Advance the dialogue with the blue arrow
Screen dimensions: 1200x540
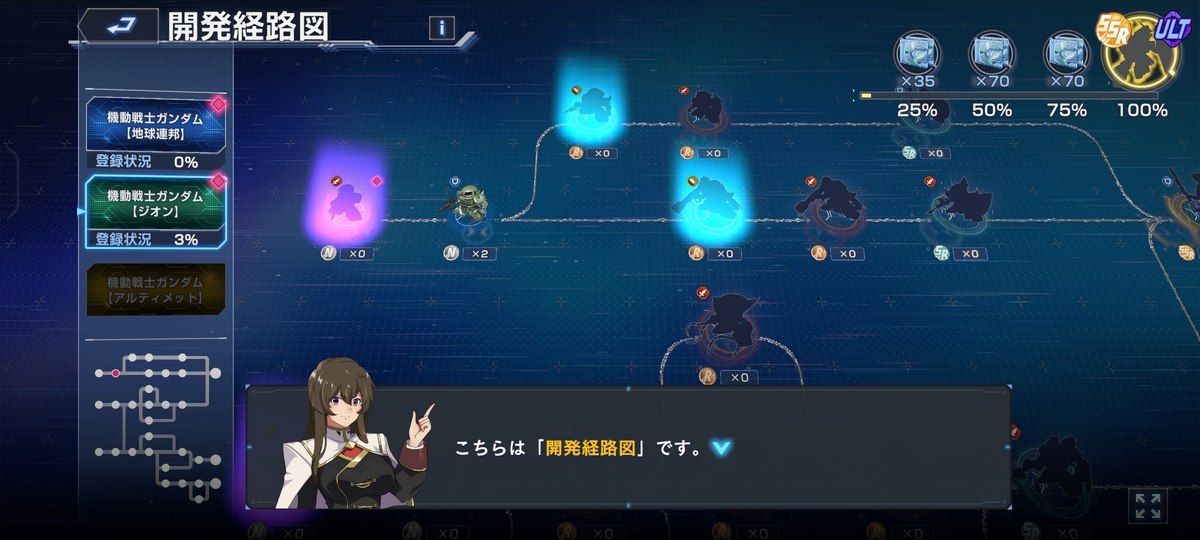(720, 448)
